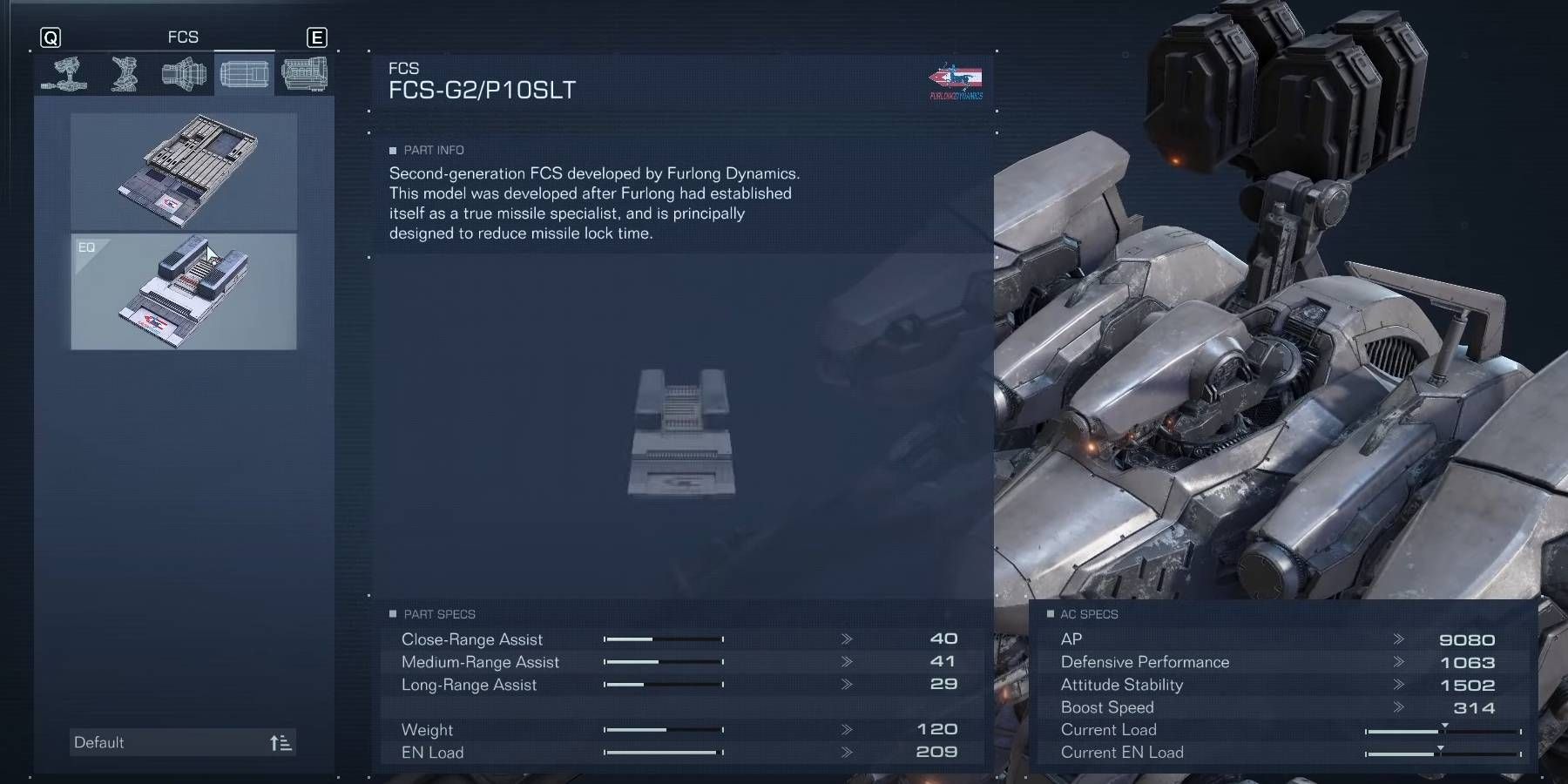Expand the Close-Range Assist stat chevron
Screen dimensions: 1568x784
tap(845, 639)
